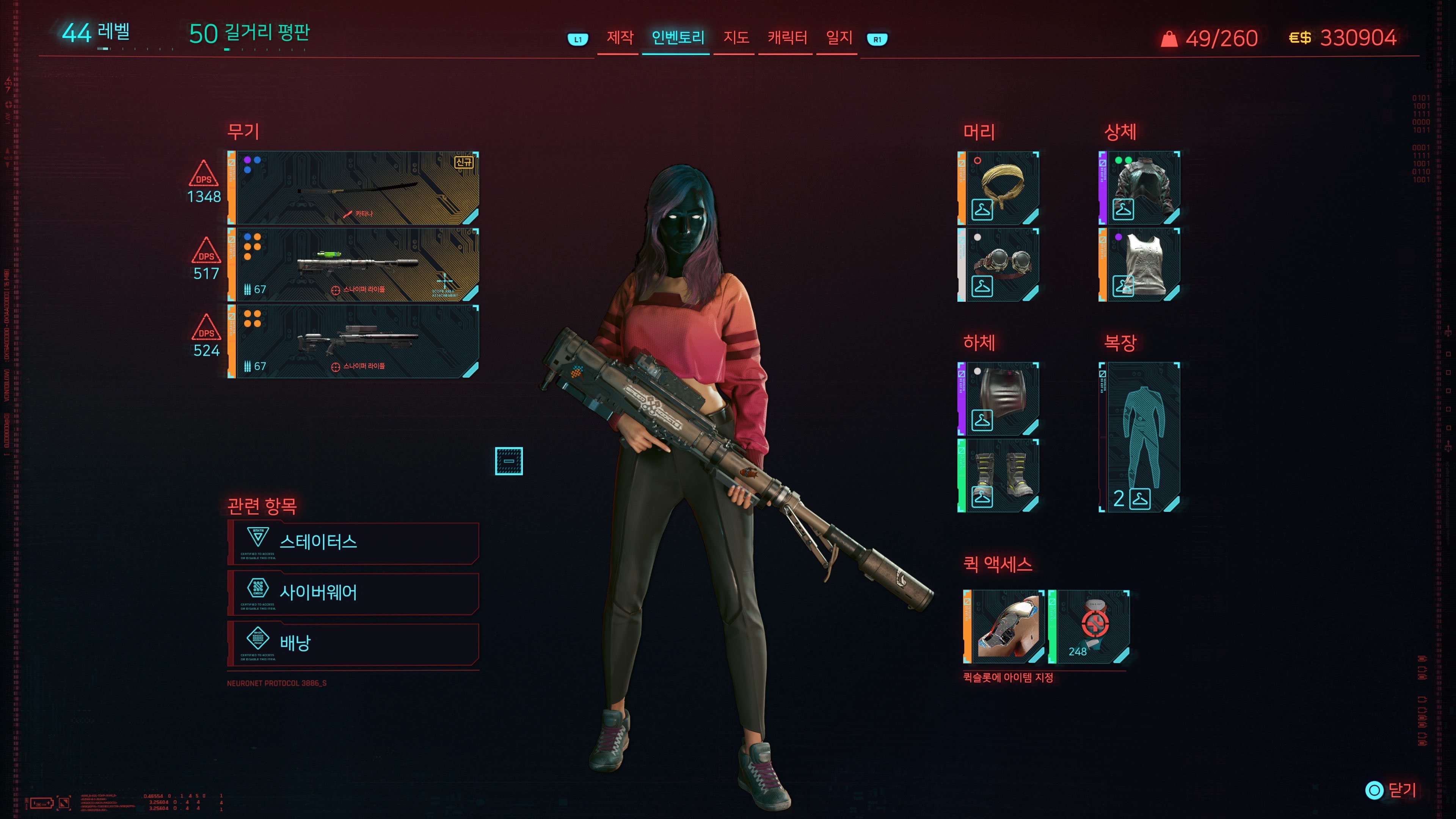Open the 복장 outfit bodysuit slot

1140,437
